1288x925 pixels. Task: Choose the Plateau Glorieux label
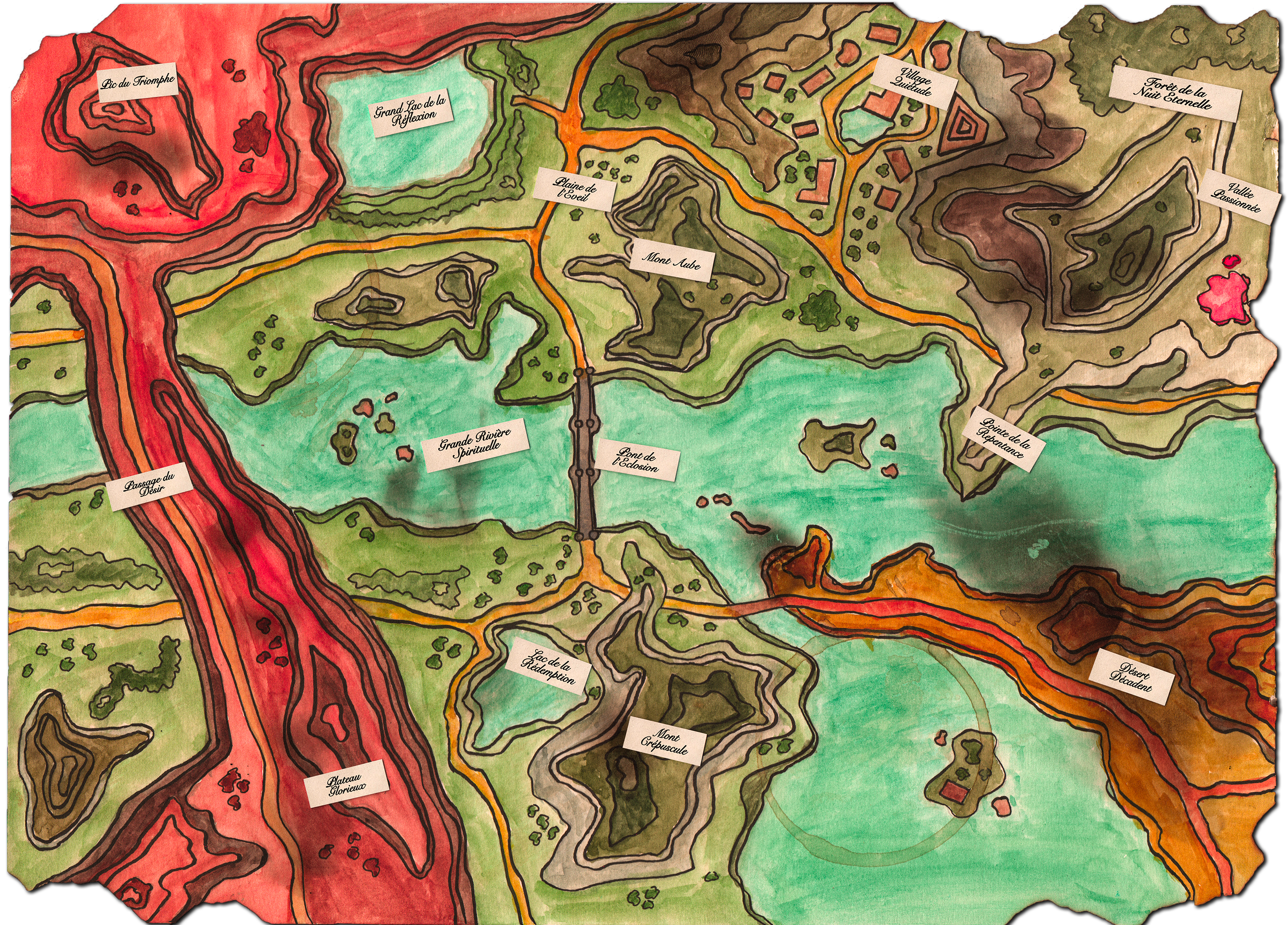347,783
